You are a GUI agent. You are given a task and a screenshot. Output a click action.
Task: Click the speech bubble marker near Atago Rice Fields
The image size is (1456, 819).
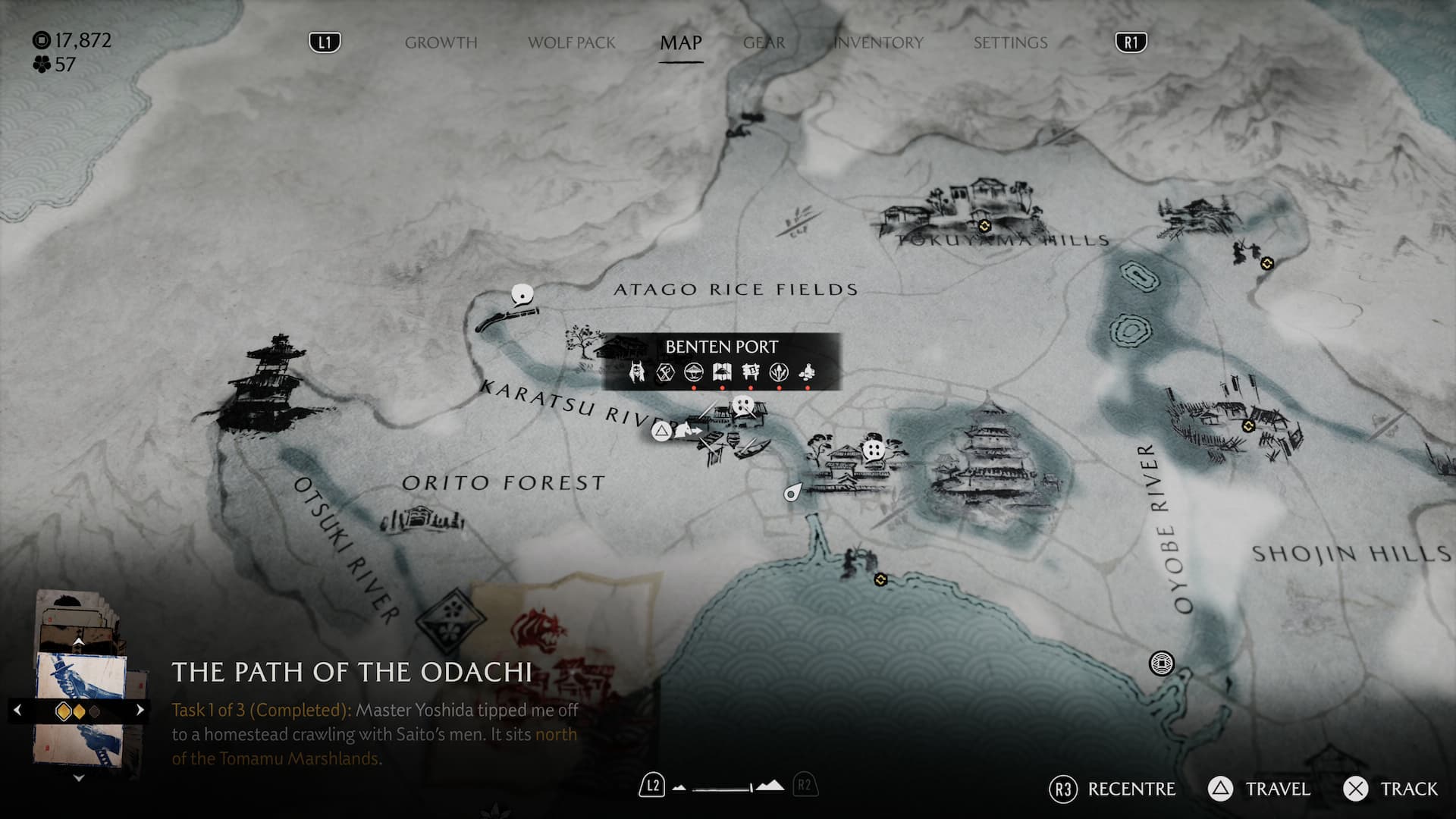tap(522, 293)
